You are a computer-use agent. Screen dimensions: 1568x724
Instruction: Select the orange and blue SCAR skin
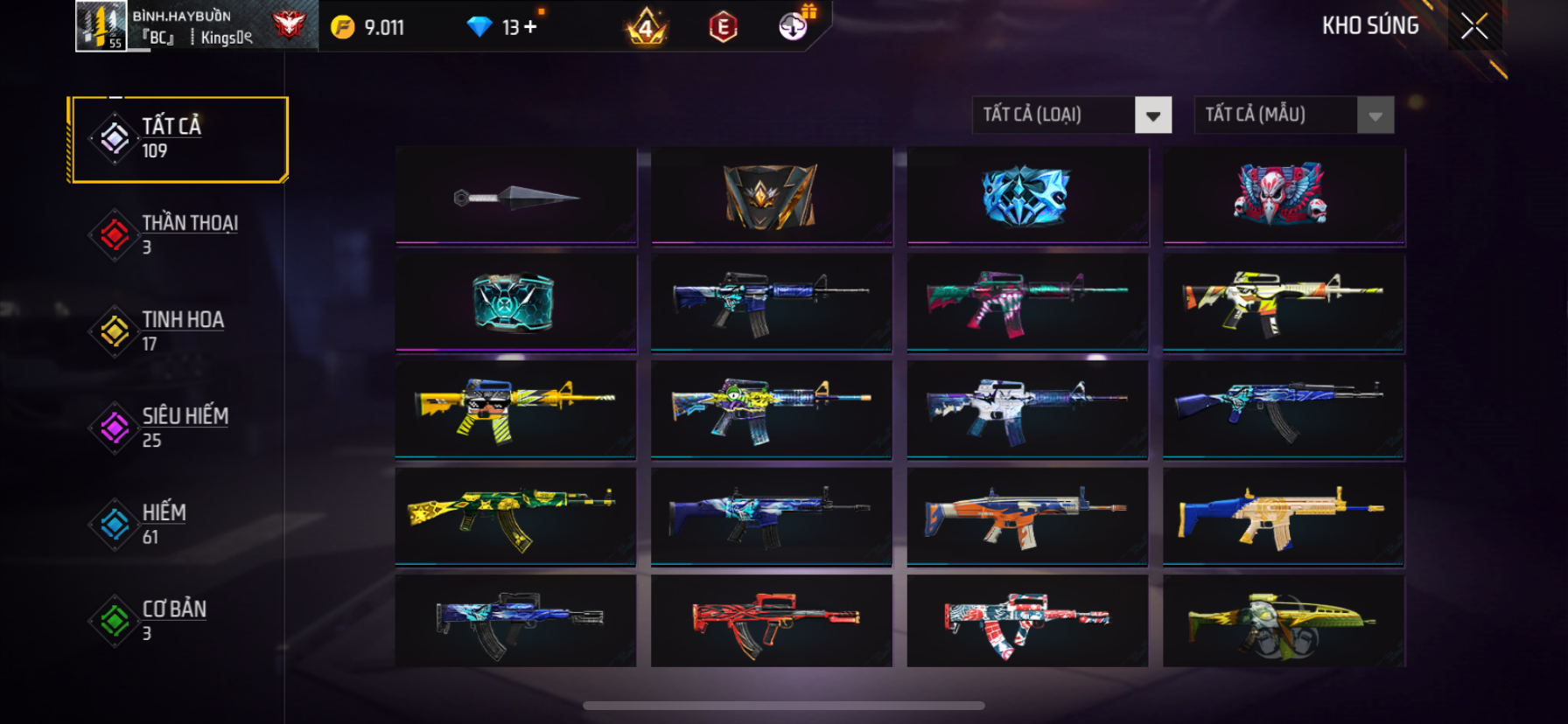tap(1027, 516)
